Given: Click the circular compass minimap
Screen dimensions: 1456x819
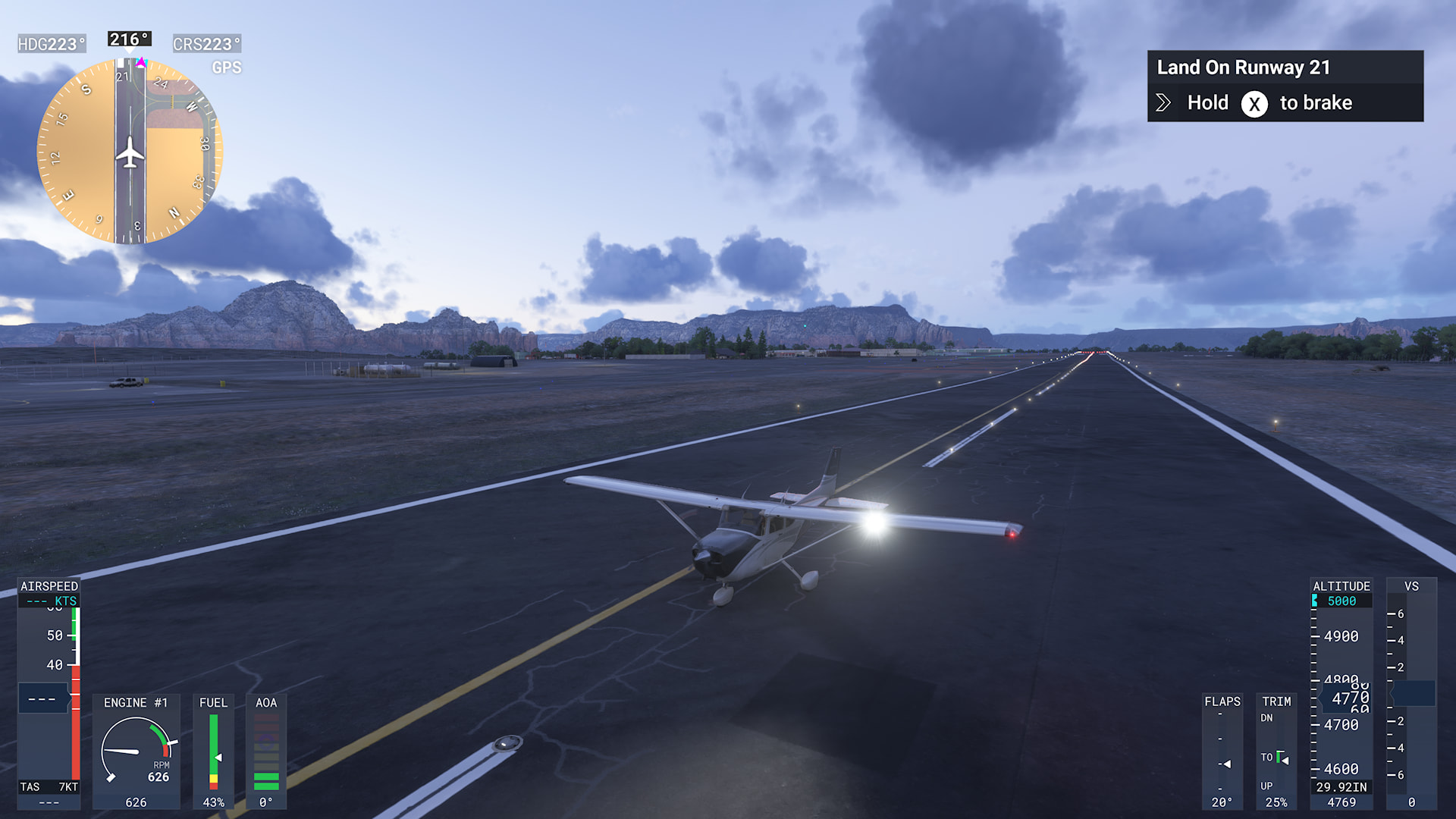Looking at the screenshot, I should click(x=130, y=151).
